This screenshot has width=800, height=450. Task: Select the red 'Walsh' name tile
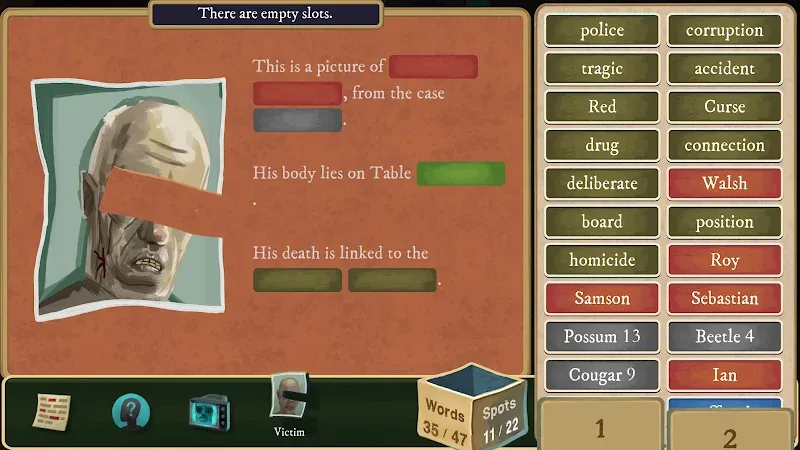pyautogui.click(x=724, y=184)
